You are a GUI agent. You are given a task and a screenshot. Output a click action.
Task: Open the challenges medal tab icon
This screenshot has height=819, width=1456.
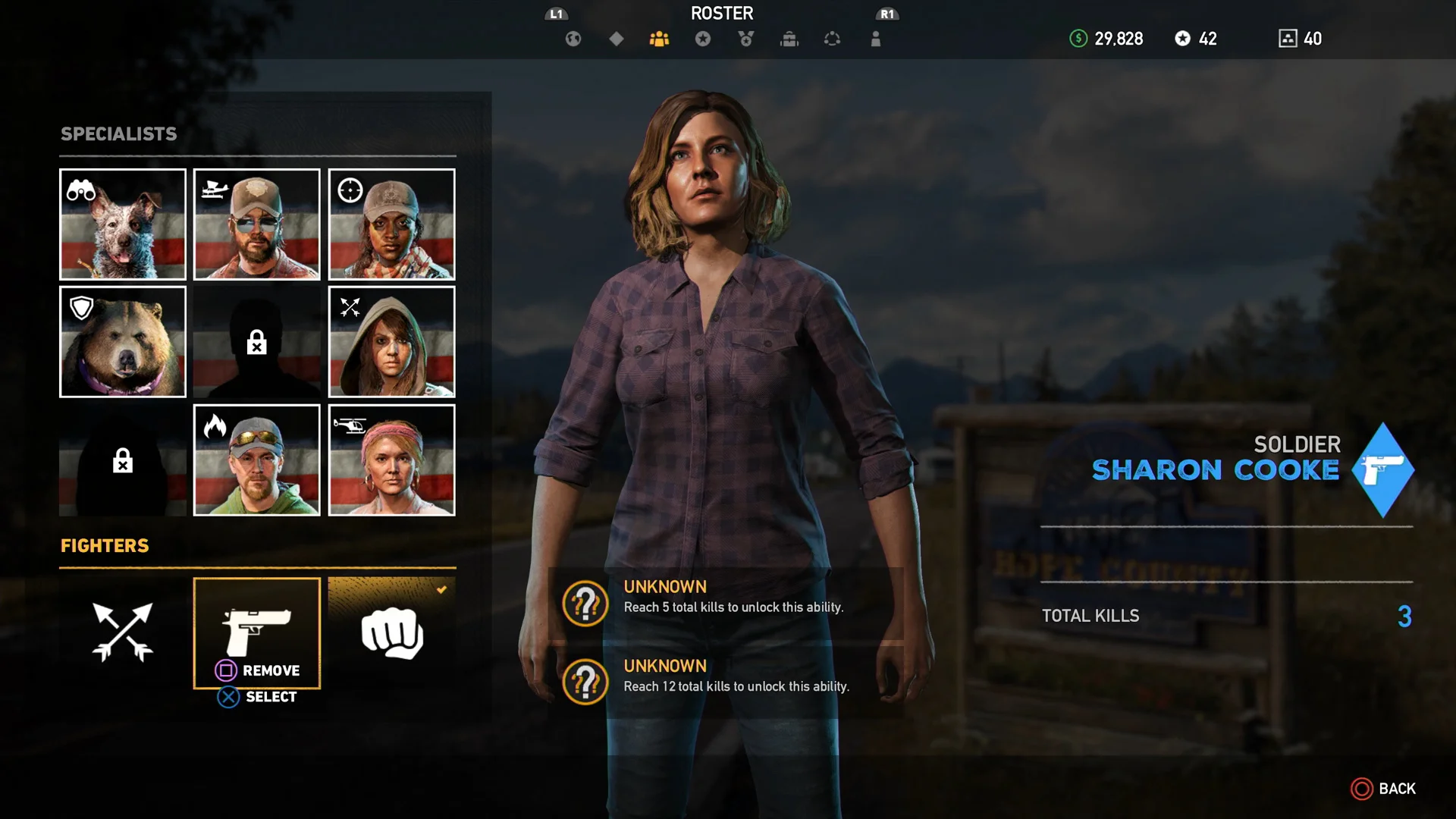(745, 39)
